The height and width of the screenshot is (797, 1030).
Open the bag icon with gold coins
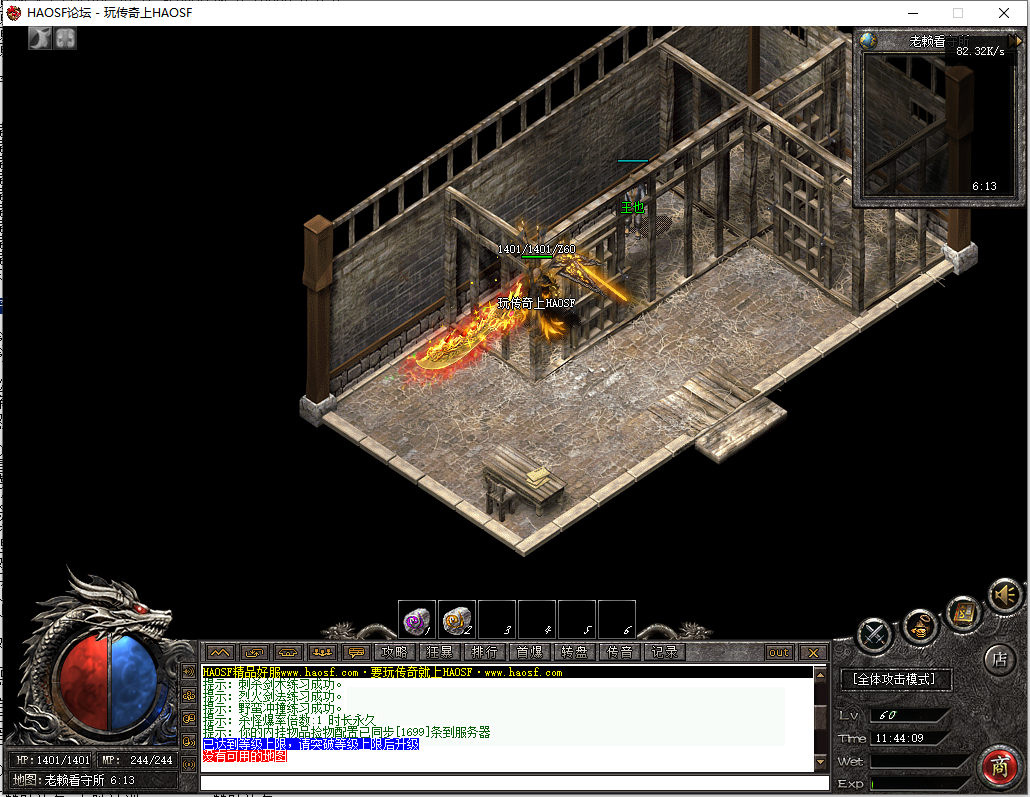pos(920,627)
